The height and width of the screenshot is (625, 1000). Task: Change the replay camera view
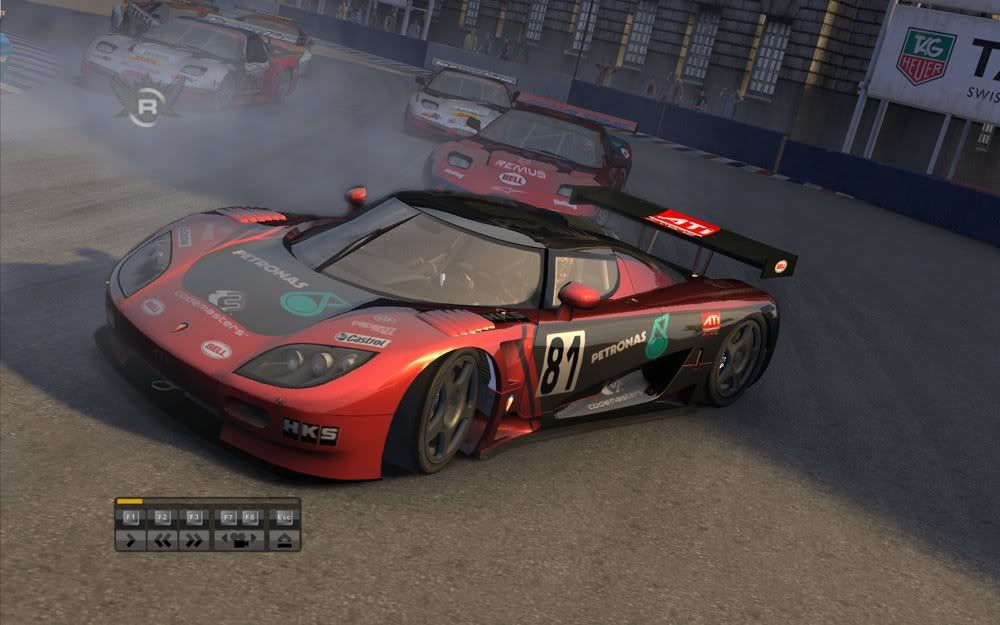[239, 540]
